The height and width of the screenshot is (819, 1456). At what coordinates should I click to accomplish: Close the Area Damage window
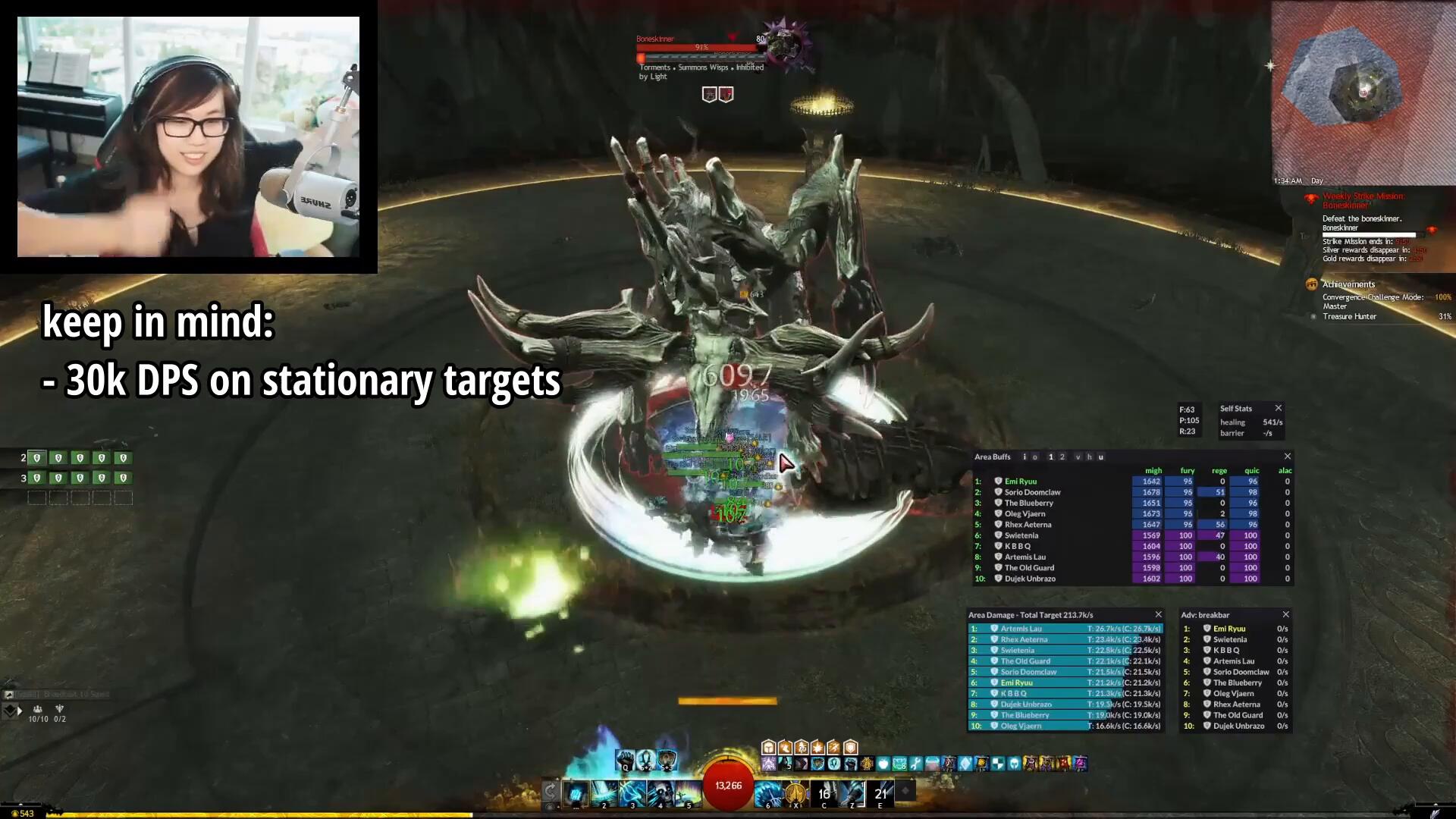click(1158, 615)
